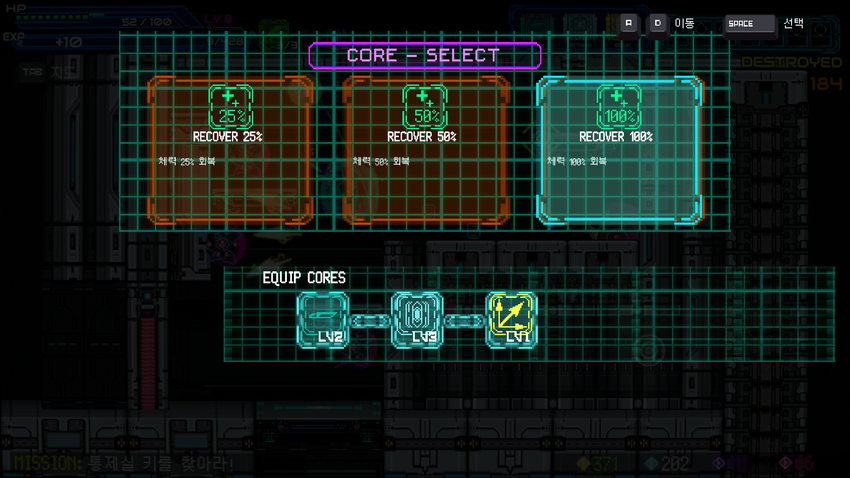This screenshot has width=850, height=478.
Task: Choose the Recover 50% core card
Action: point(423,150)
